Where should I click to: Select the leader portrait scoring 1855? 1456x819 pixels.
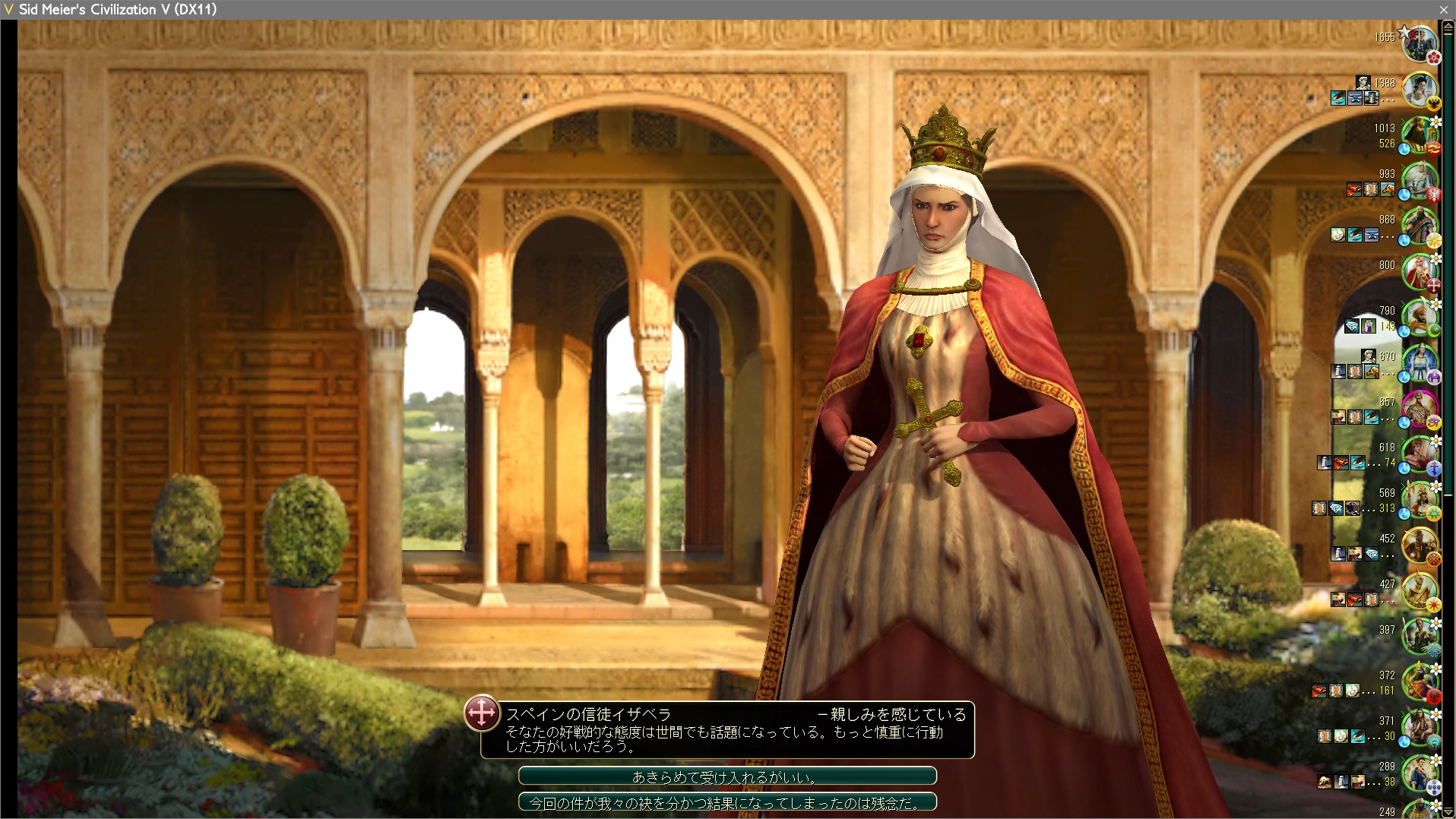[x=1419, y=44]
